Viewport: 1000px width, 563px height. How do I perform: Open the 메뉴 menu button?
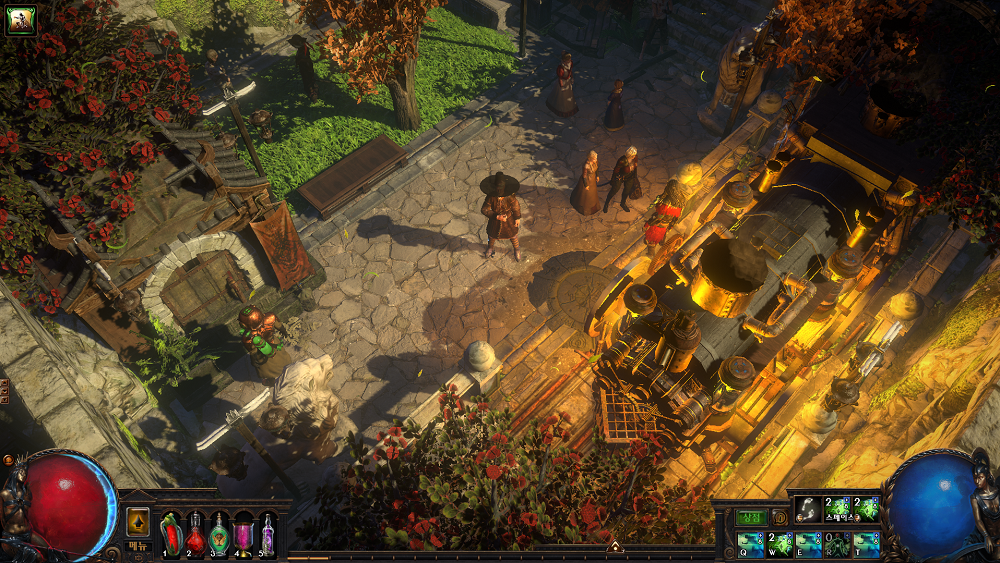[138, 545]
